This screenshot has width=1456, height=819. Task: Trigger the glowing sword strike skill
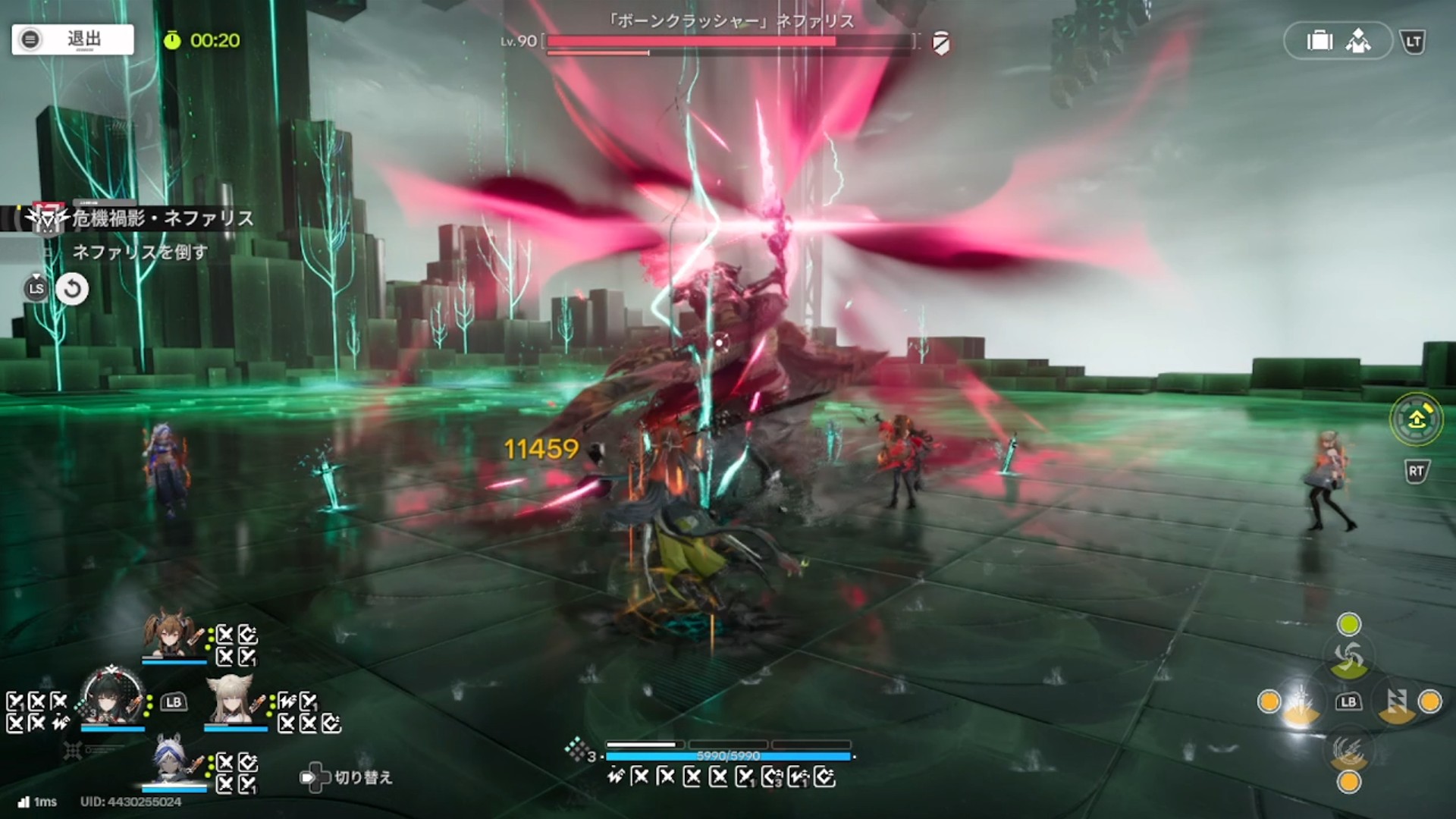[x=1301, y=703]
